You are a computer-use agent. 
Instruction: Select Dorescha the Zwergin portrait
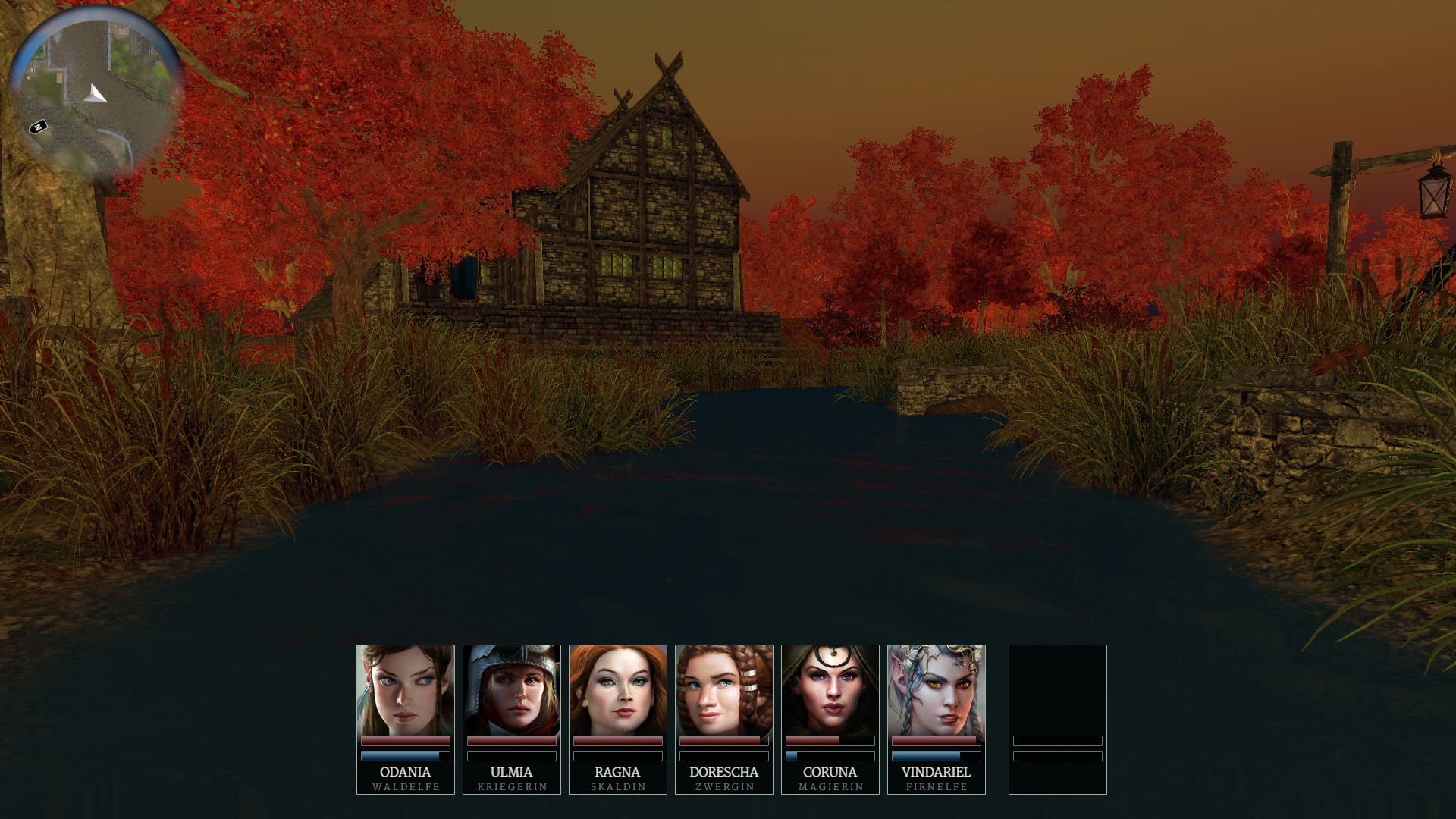pyautogui.click(x=723, y=691)
